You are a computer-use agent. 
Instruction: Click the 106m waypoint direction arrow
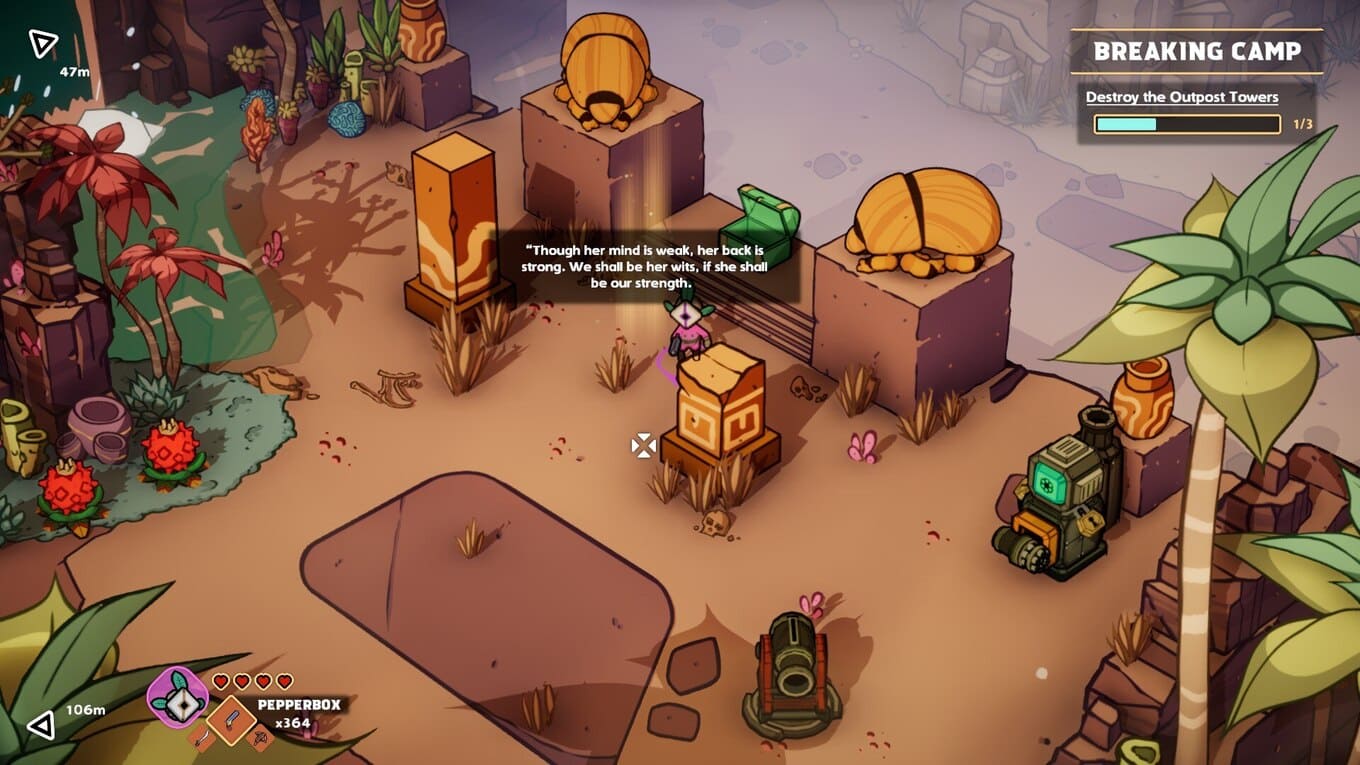click(x=41, y=724)
